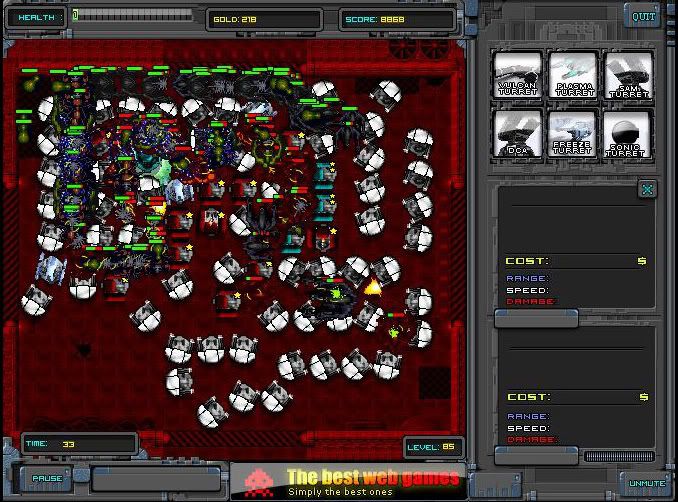Select the Vulcan Turret

pos(517,76)
